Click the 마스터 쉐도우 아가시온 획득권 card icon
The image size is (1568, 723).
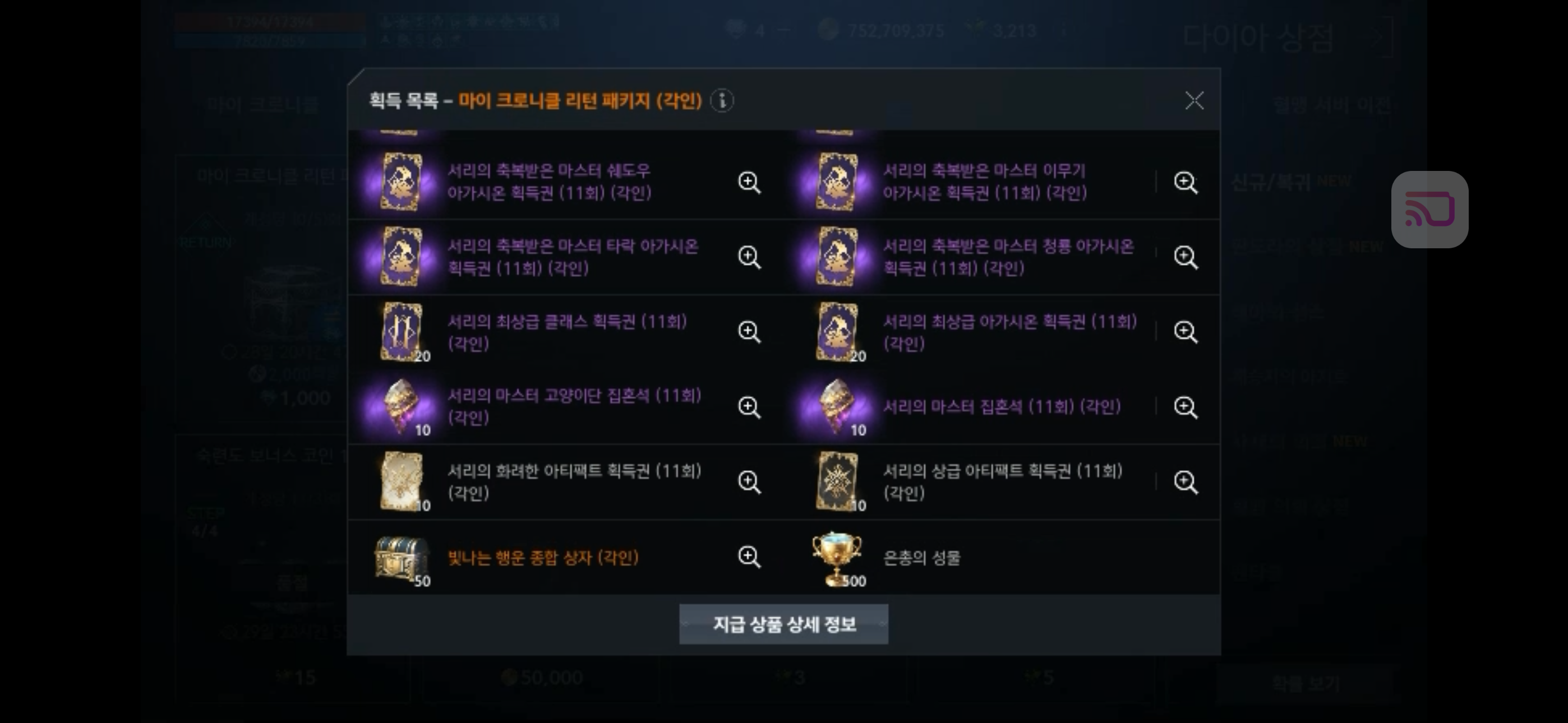[402, 182]
